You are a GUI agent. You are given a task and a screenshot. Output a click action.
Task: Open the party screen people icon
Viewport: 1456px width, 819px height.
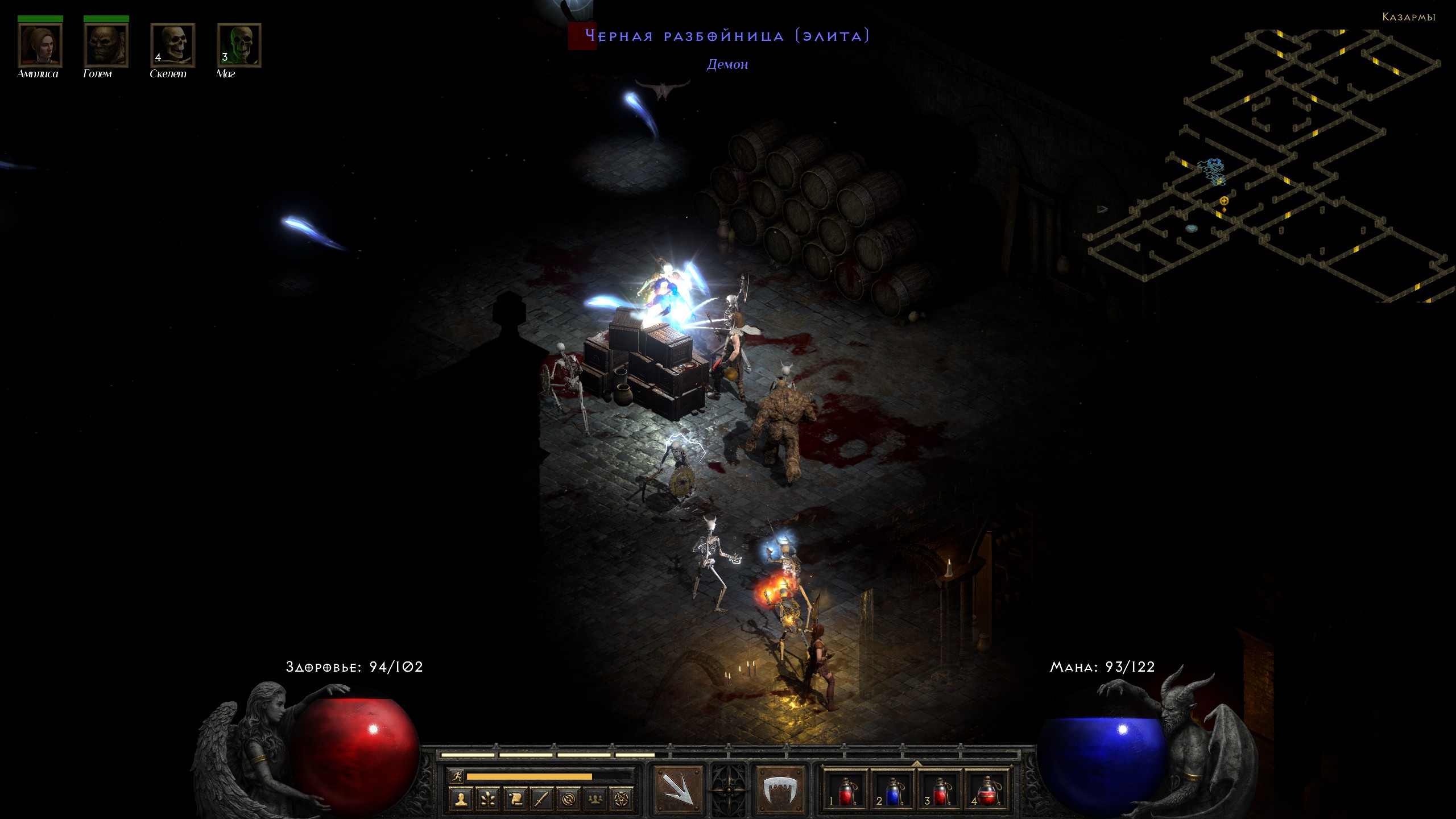(x=595, y=800)
